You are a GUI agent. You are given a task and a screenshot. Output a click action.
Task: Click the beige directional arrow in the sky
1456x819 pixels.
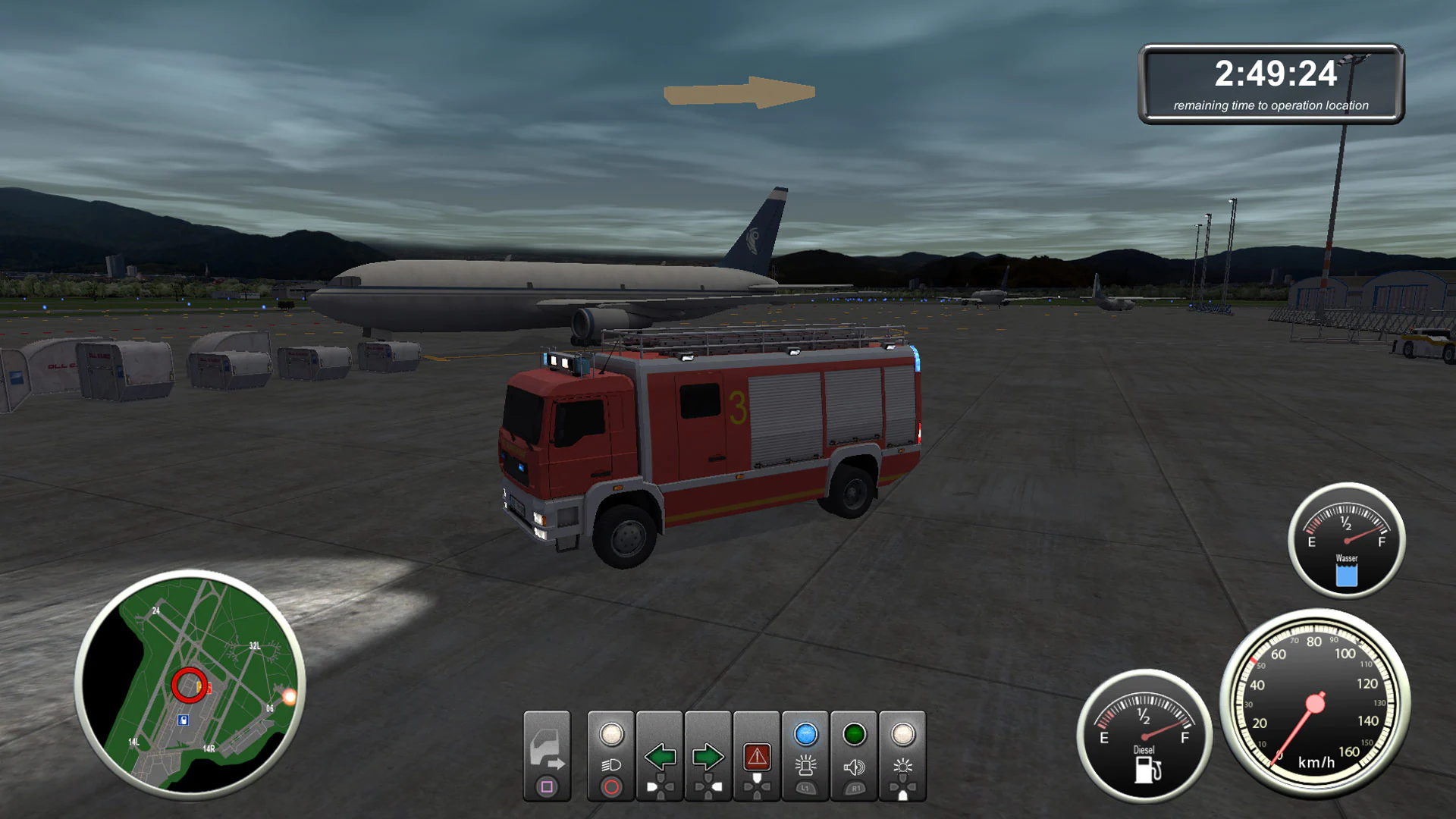(x=739, y=91)
